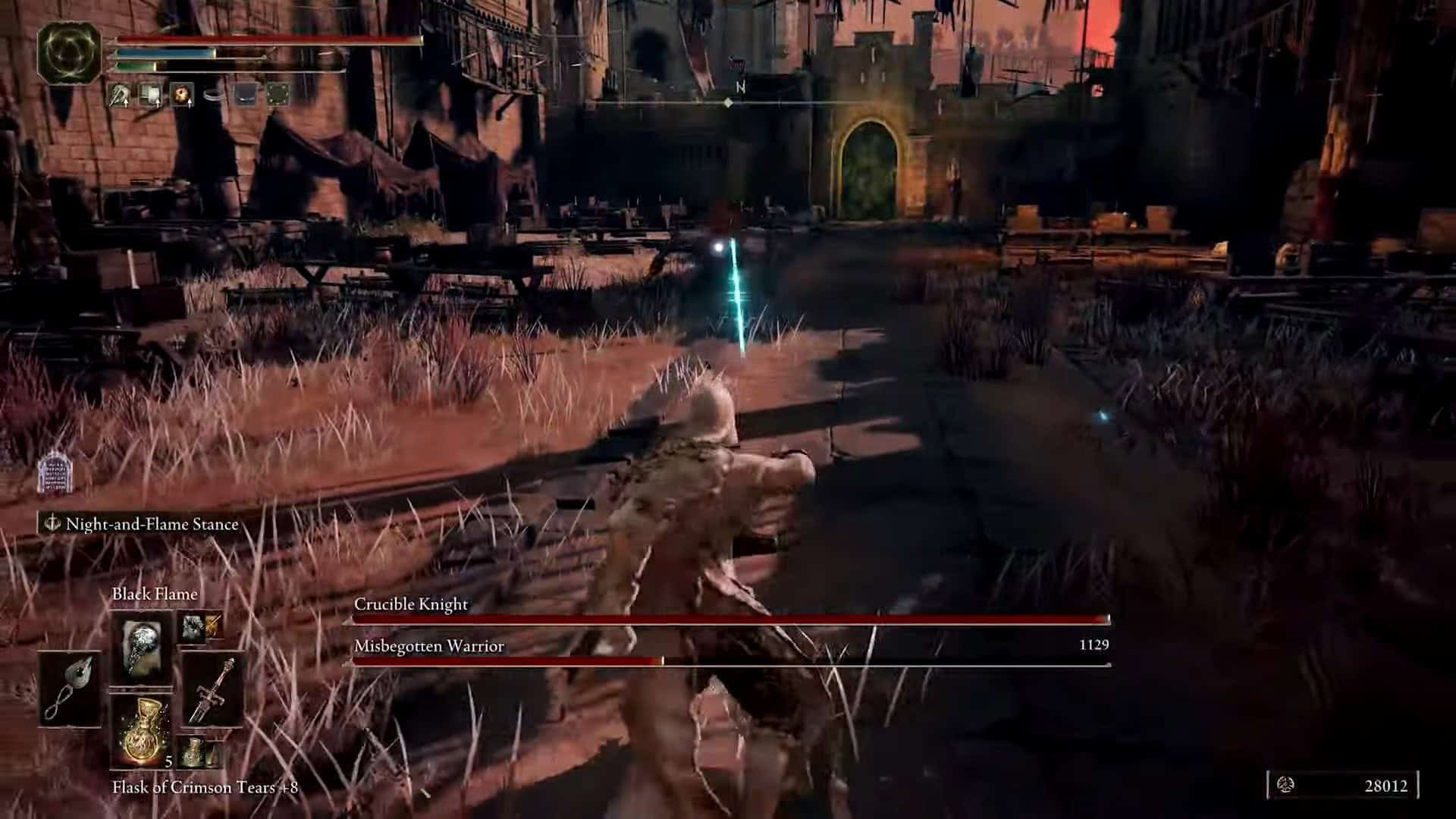The width and height of the screenshot is (1456, 819).
Task: Inspect the fiery orb buff icon
Action: click(x=182, y=94)
